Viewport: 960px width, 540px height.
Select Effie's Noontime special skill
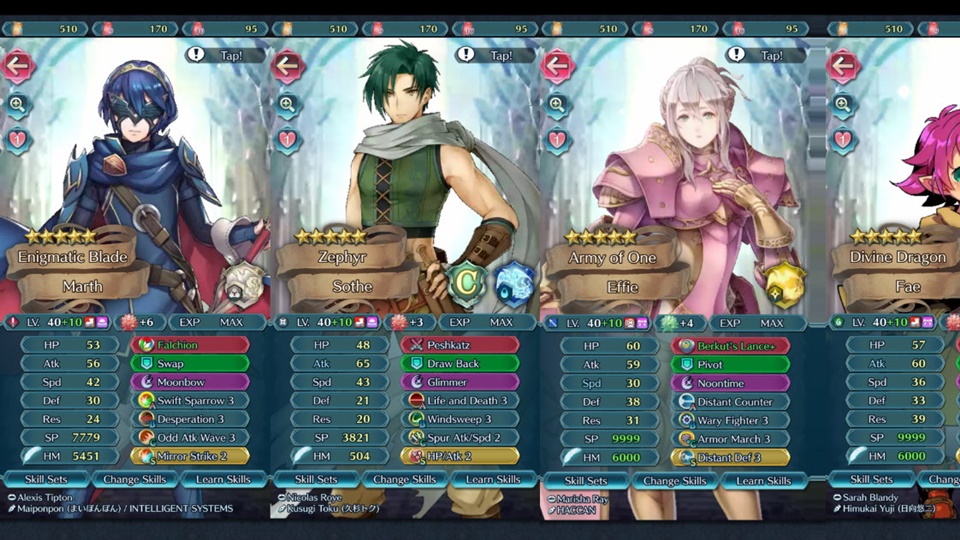(729, 381)
